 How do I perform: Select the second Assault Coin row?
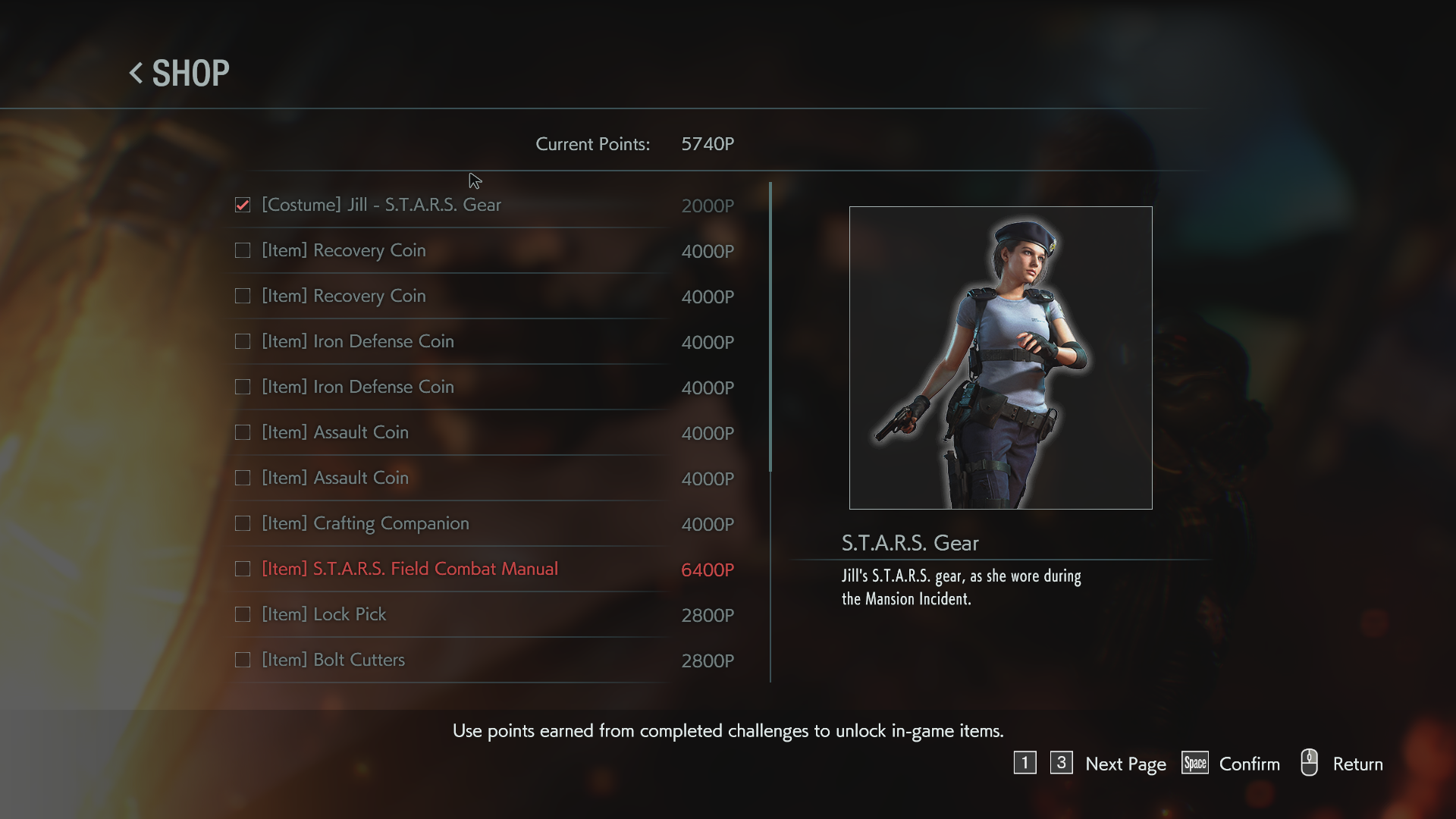(334, 478)
